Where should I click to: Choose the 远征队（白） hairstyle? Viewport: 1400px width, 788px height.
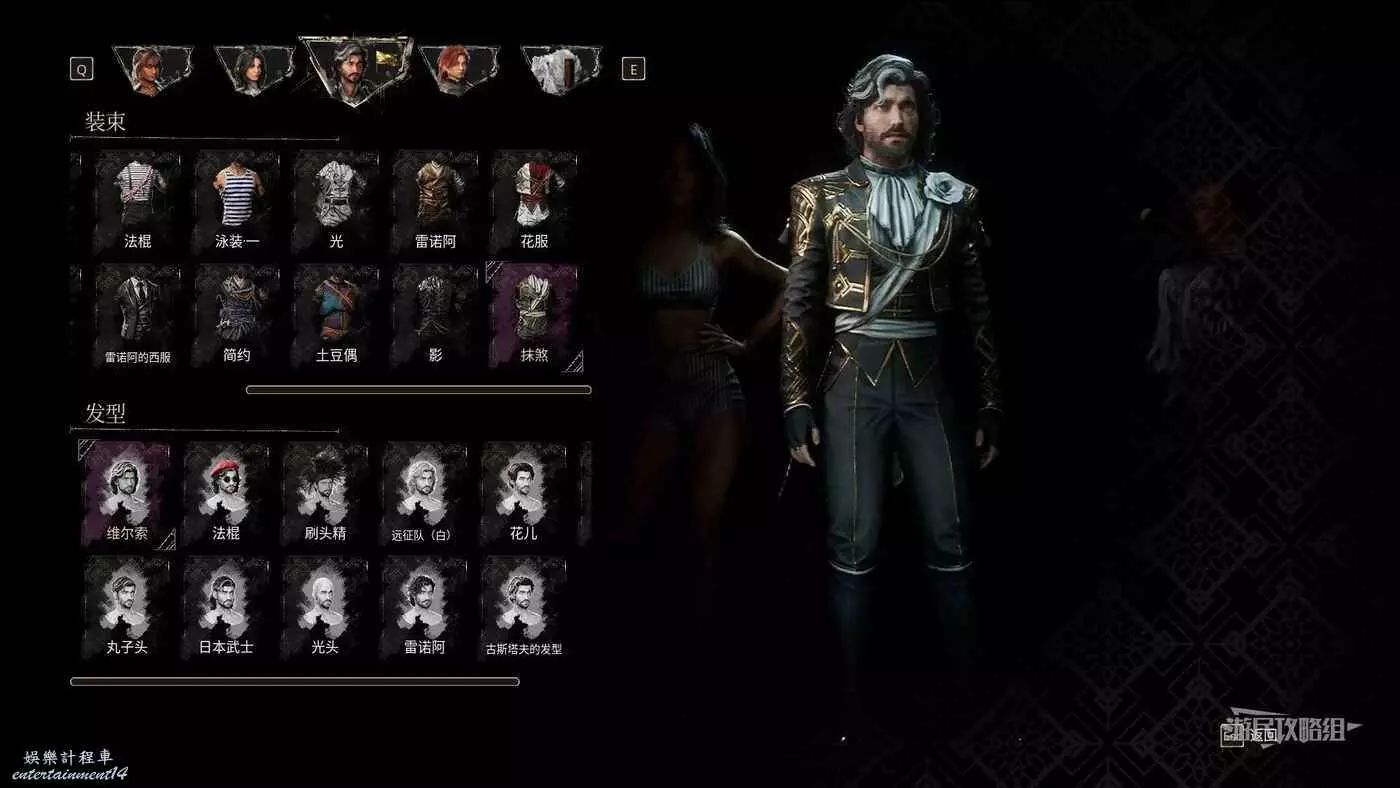(424, 494)
